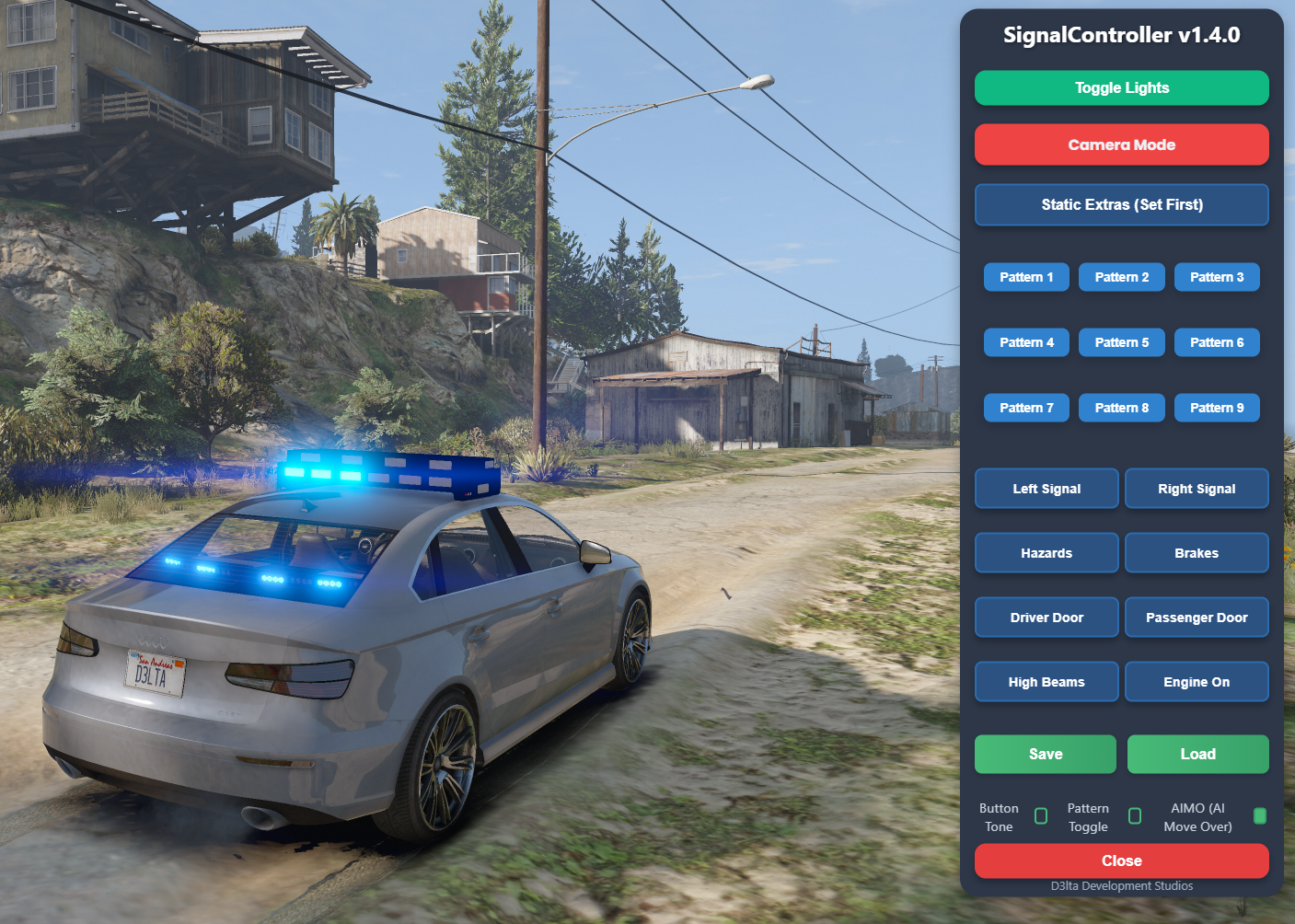Select Pattern 1

(x=1026, y=277)
